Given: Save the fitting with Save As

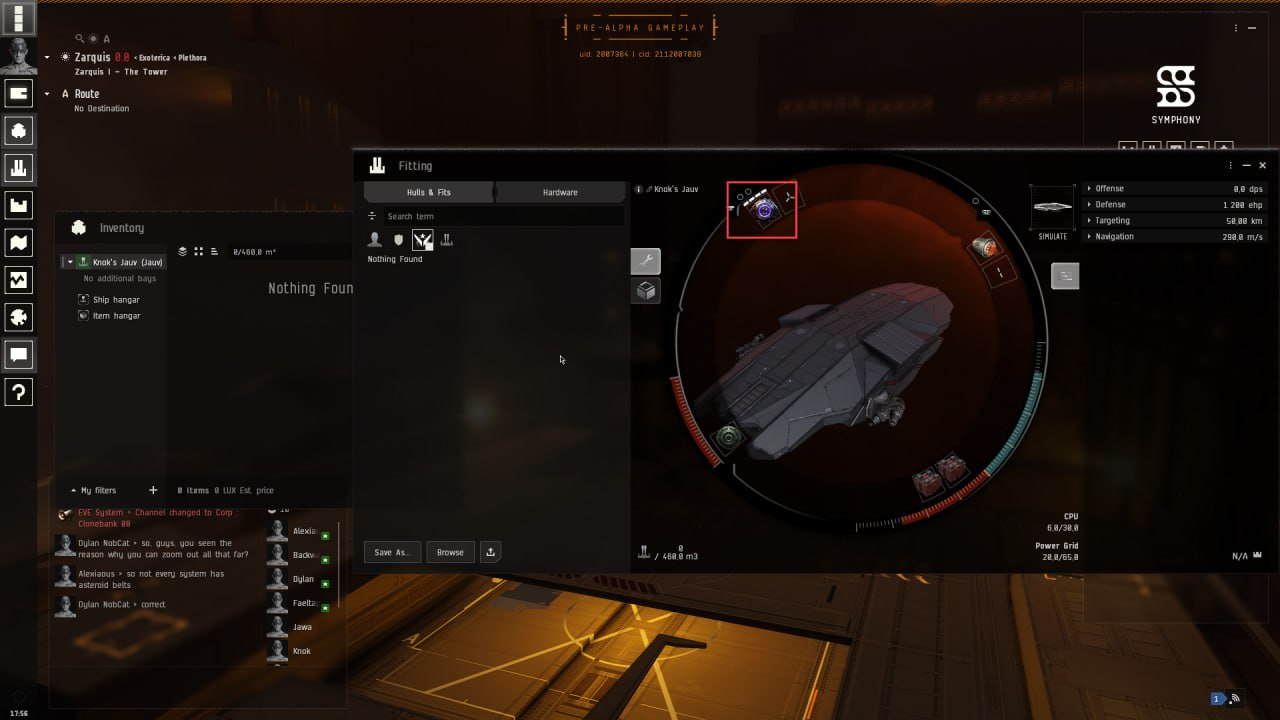Looking at the screenshot, I should tap(391, 552).
